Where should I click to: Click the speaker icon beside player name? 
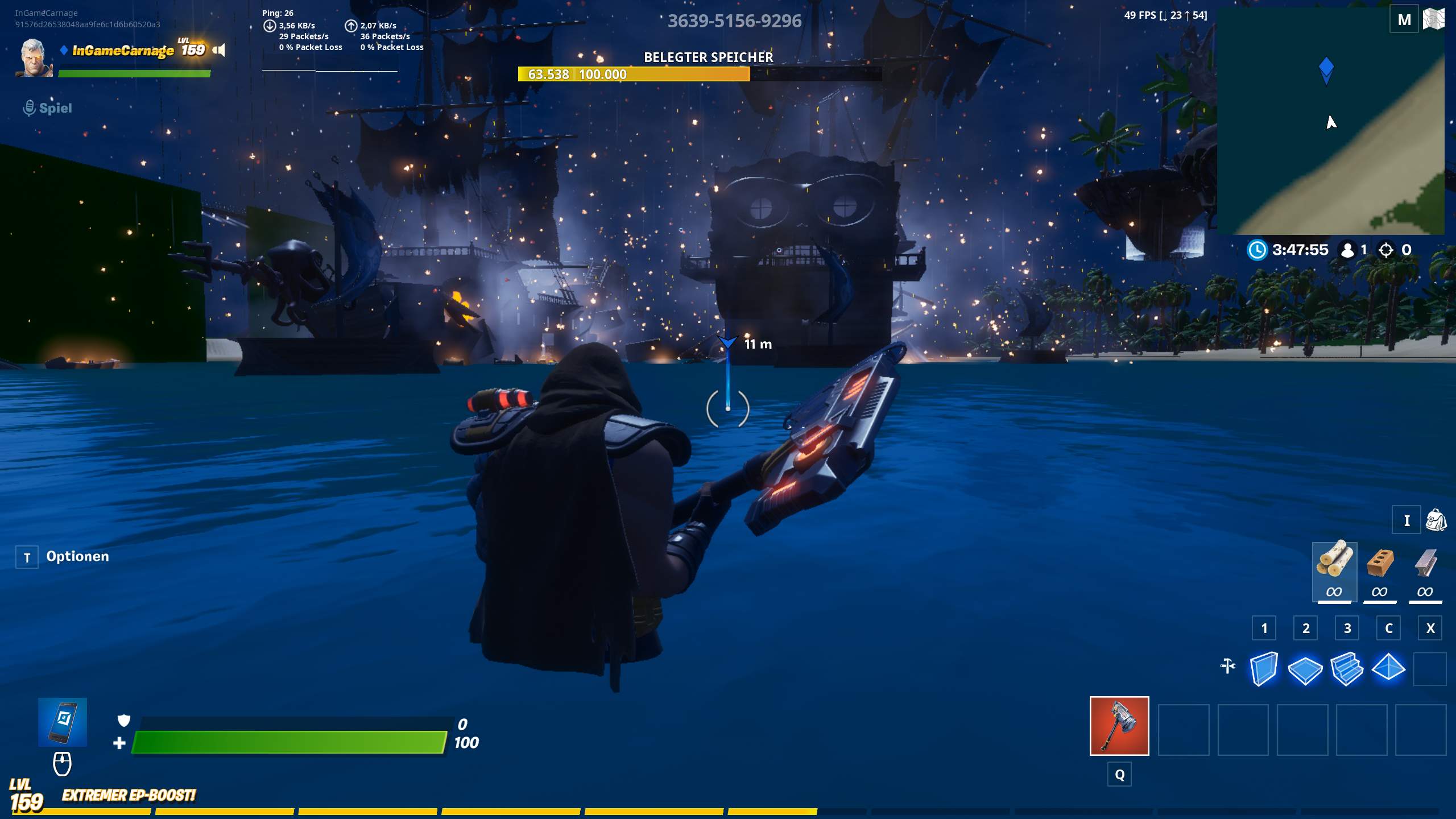[x=219, y=50]
